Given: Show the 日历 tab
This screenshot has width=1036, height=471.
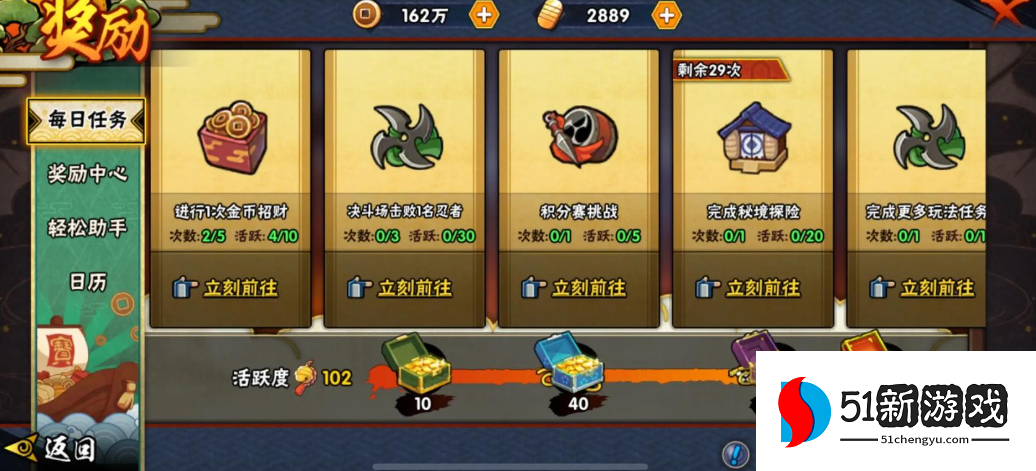Looking at the screenshot, I should 87,282.
